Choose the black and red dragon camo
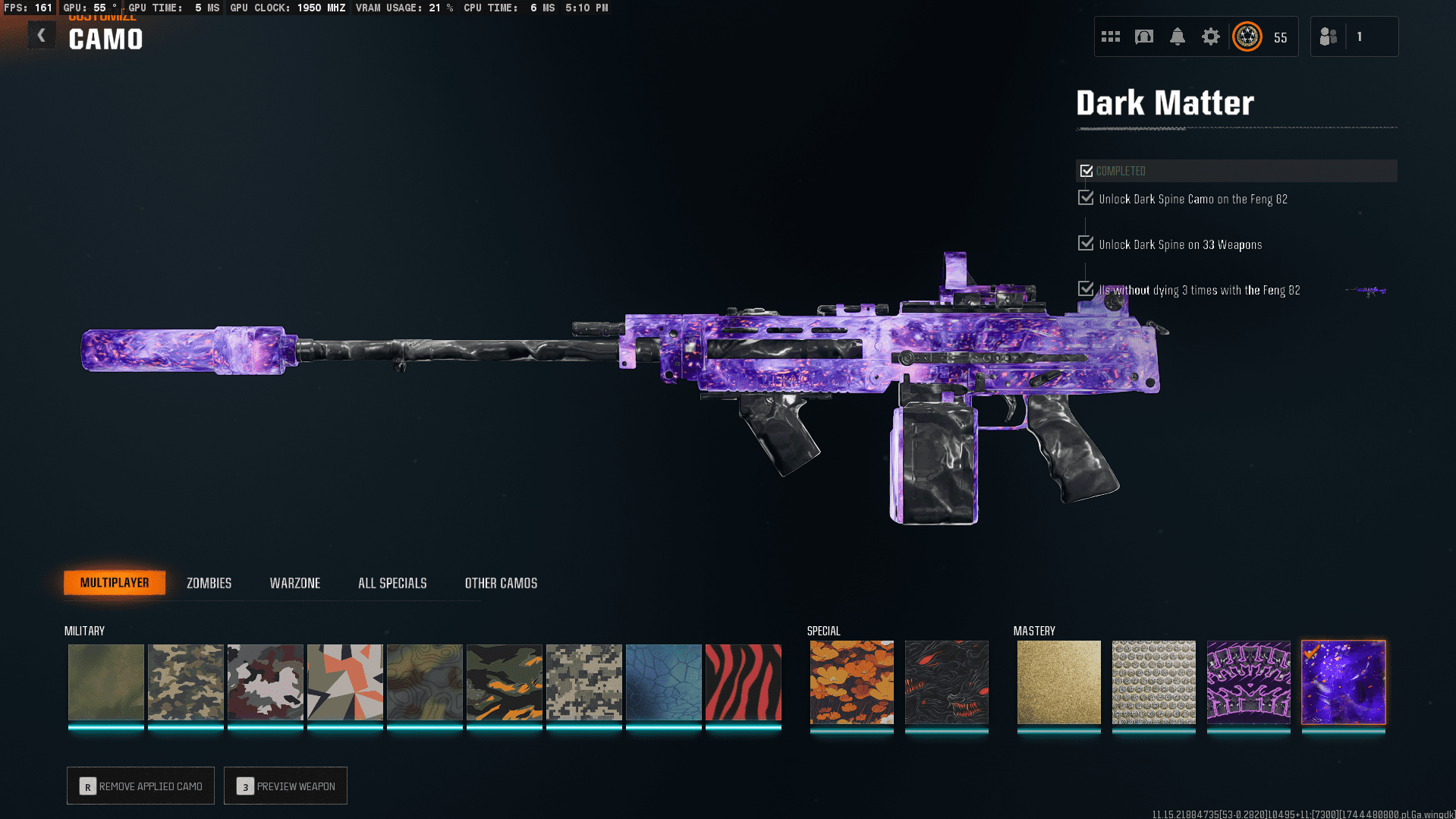This screenshot has height=819, width=1456. (946, 682)
